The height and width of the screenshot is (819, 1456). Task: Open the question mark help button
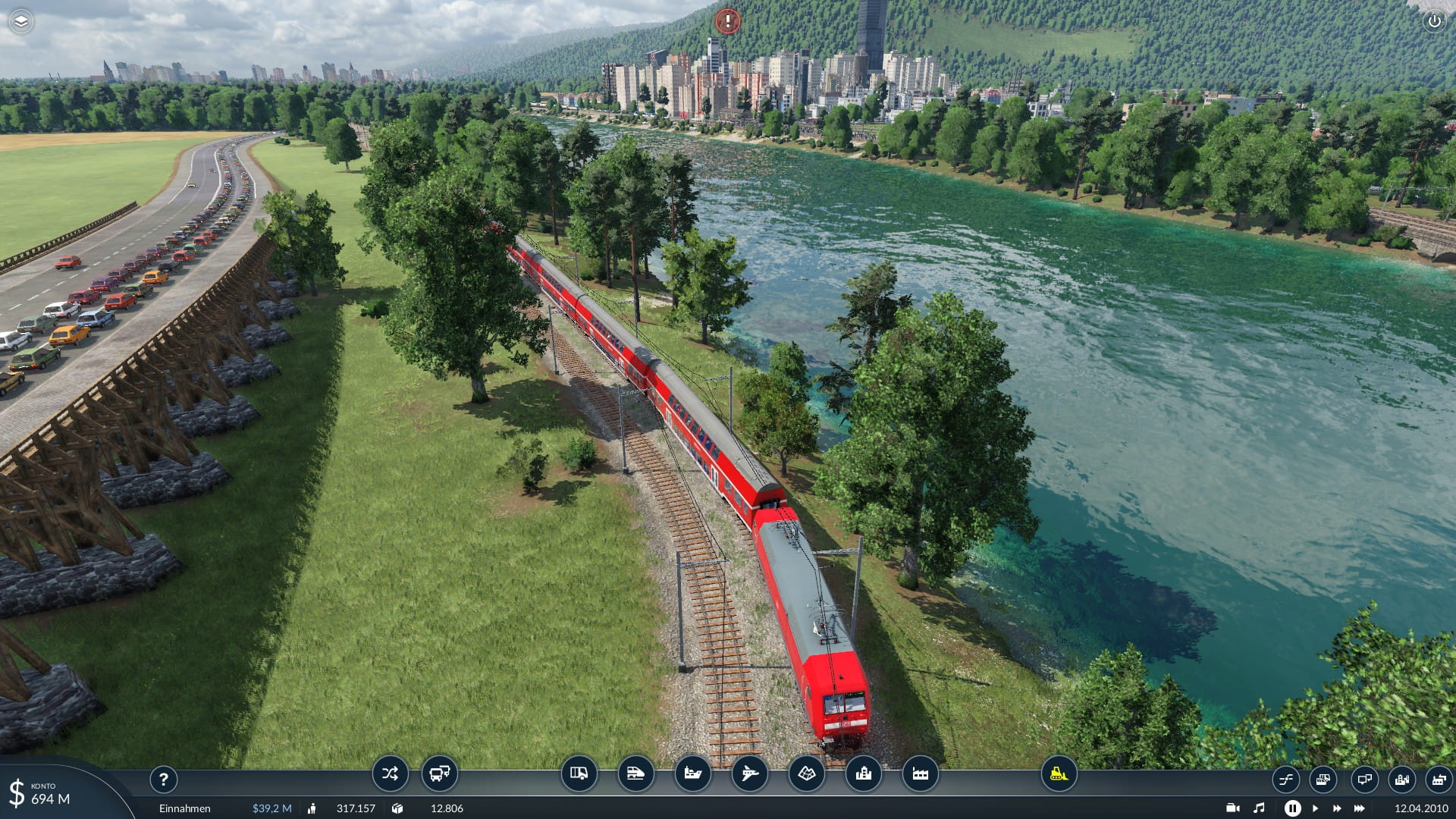[163, 779]
